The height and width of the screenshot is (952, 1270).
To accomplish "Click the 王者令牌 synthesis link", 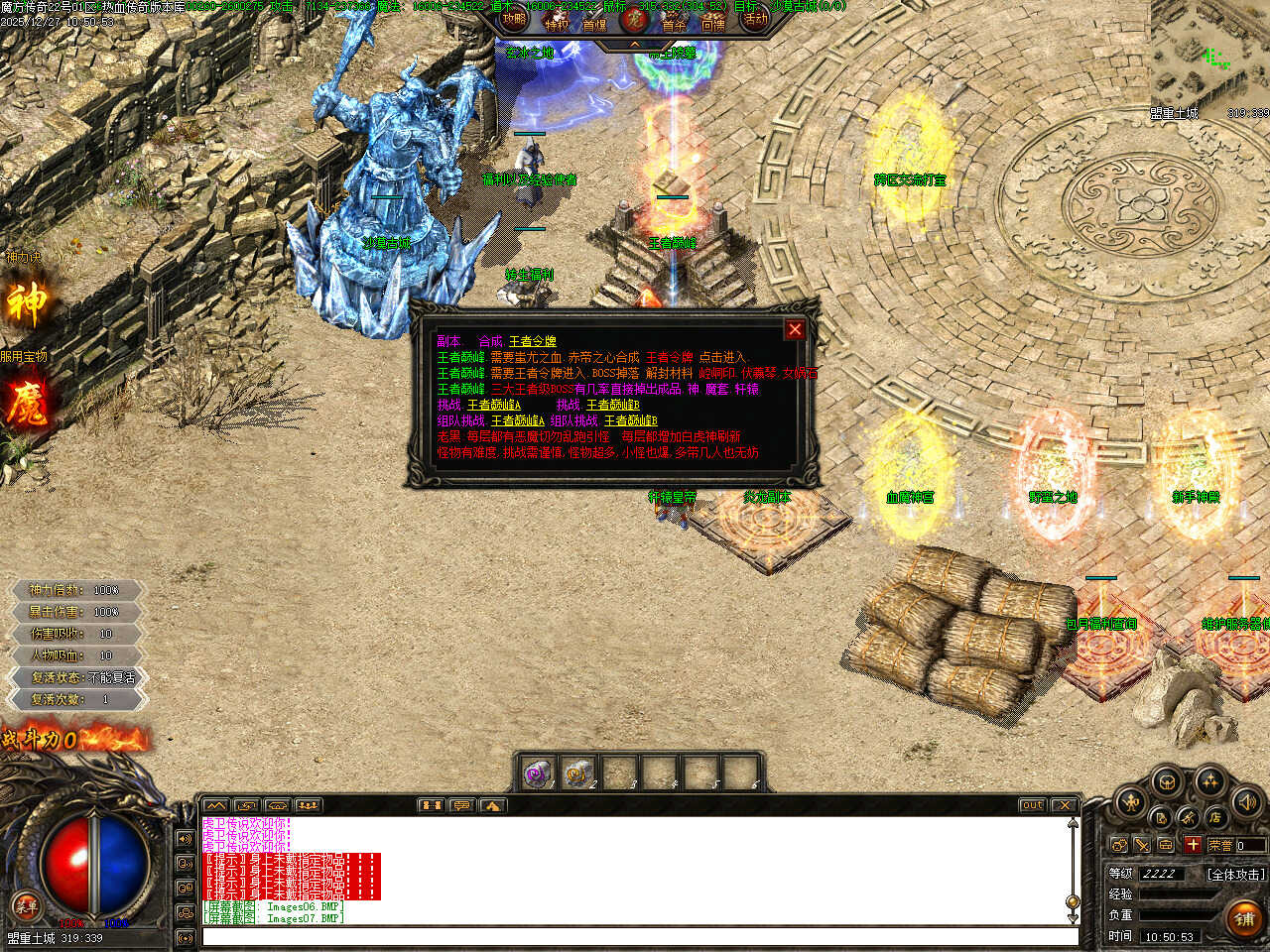I will point(533,341).
